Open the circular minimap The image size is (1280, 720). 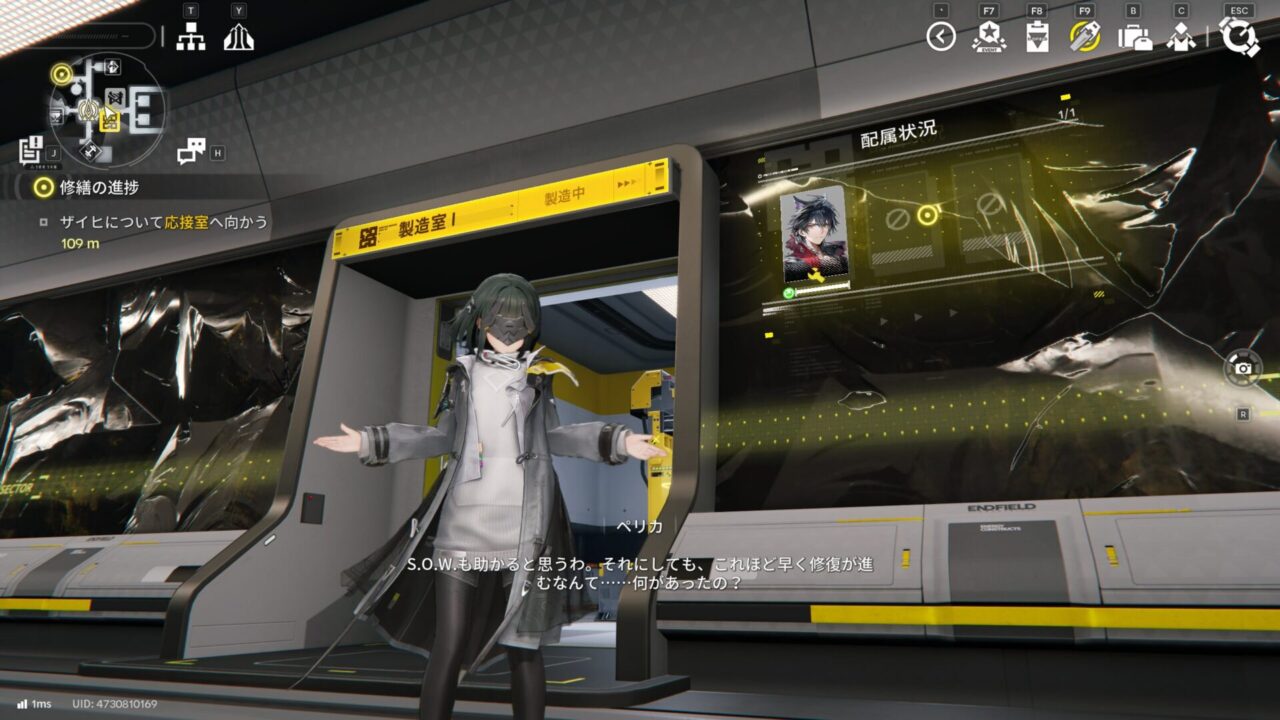[x=108, y=108]
